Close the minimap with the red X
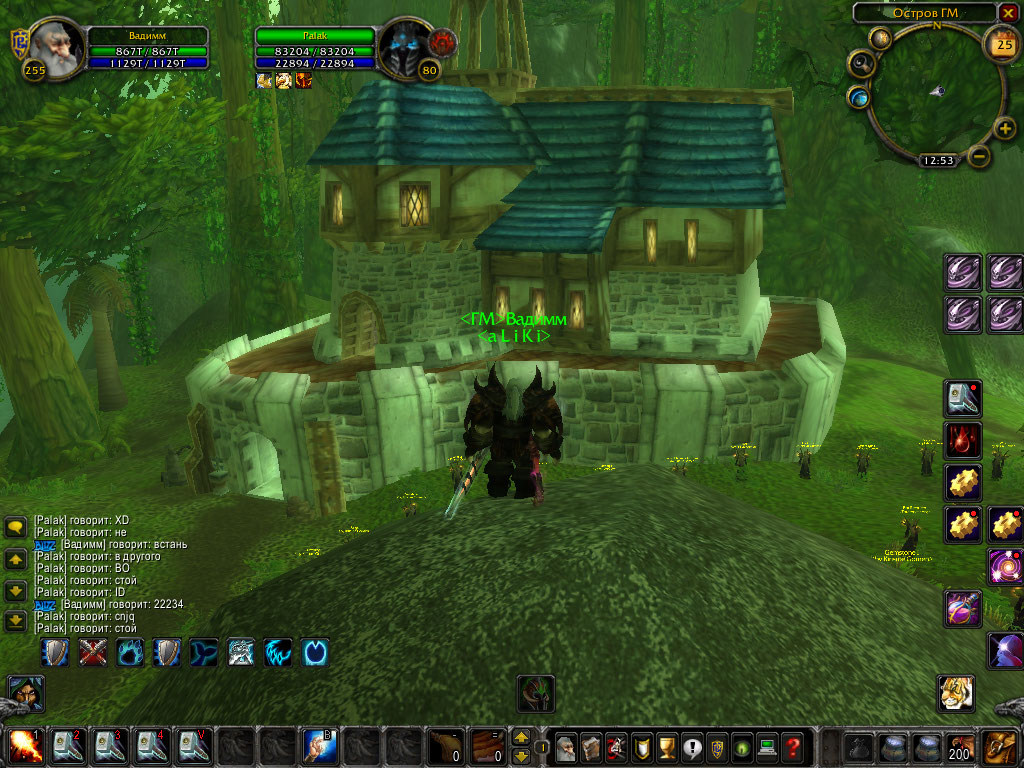The width and height of the screenshot is (1024, 768). click(1008, 13)
